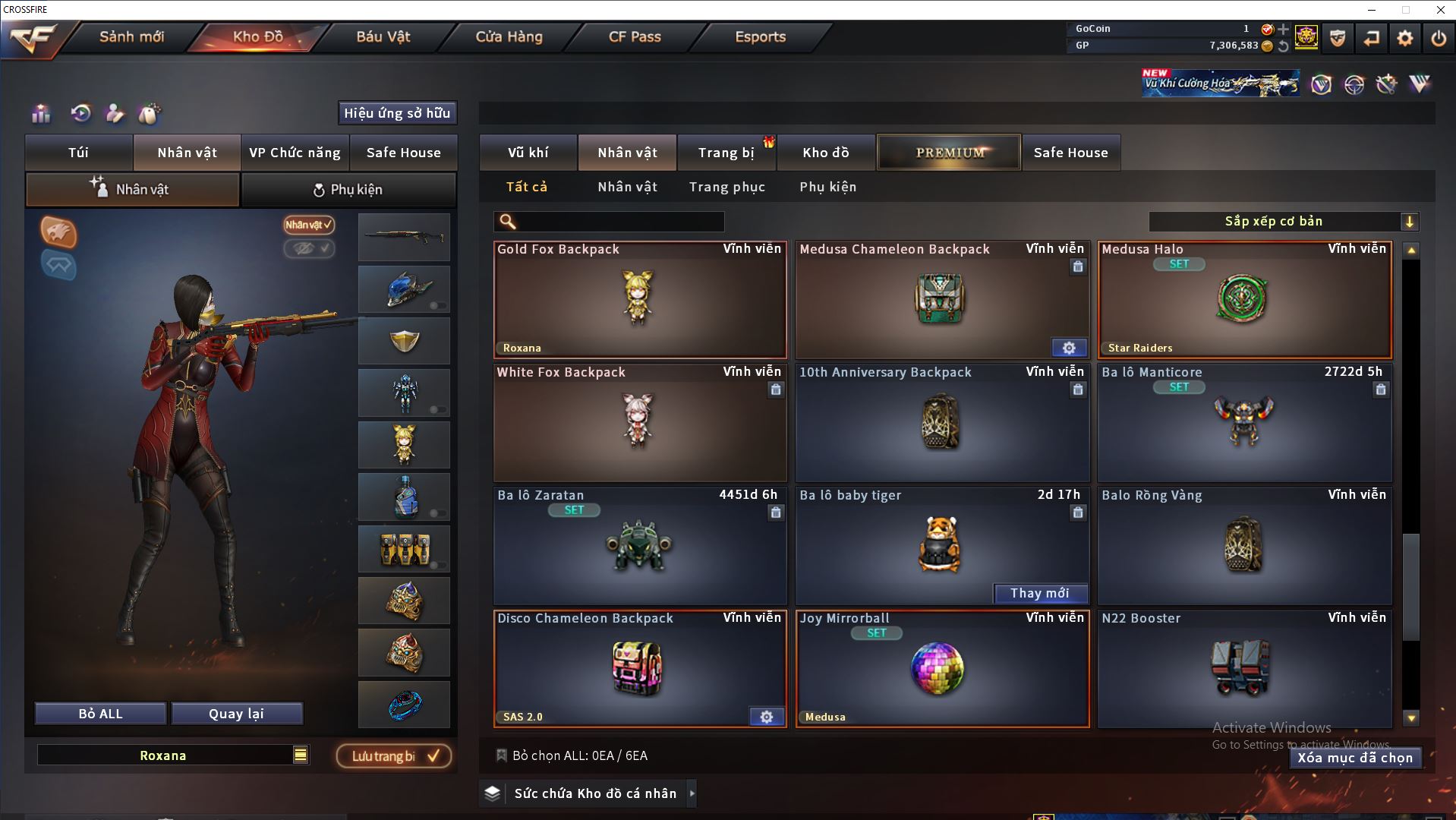Click the item search field
Screen dimensions: 1456x820
pyautogui.click(x=619, y=222)
